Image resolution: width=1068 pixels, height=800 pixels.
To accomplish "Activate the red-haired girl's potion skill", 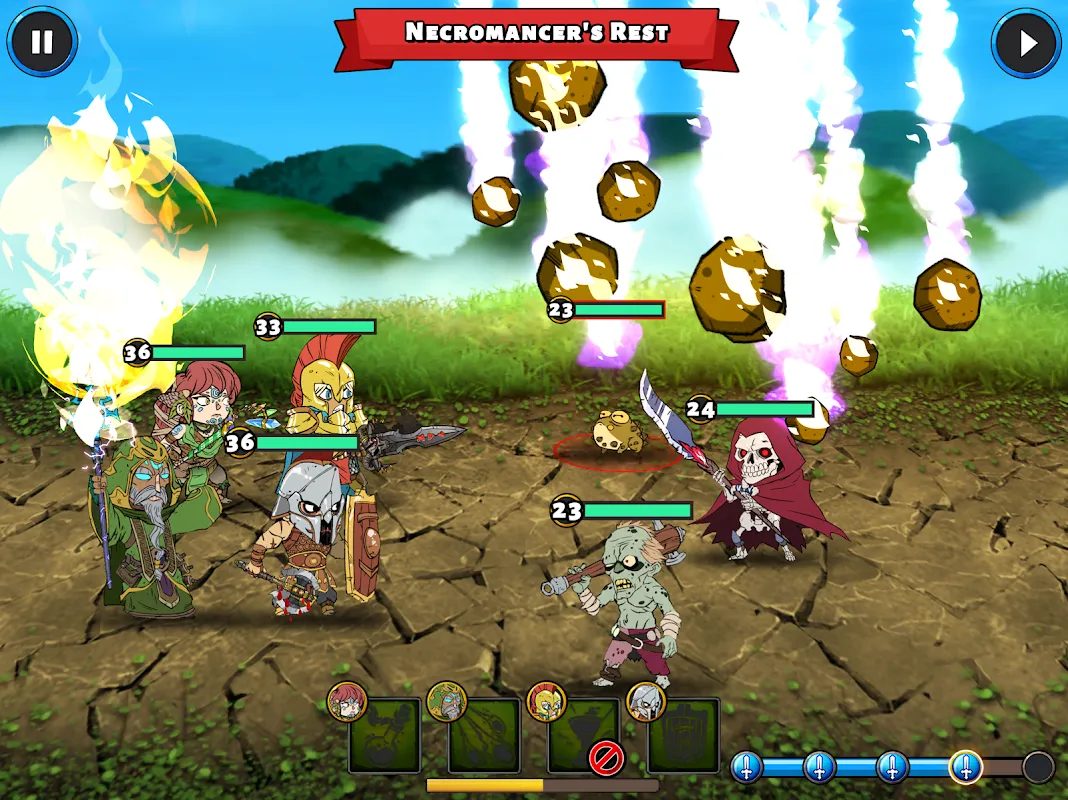I will pos(384,735).
